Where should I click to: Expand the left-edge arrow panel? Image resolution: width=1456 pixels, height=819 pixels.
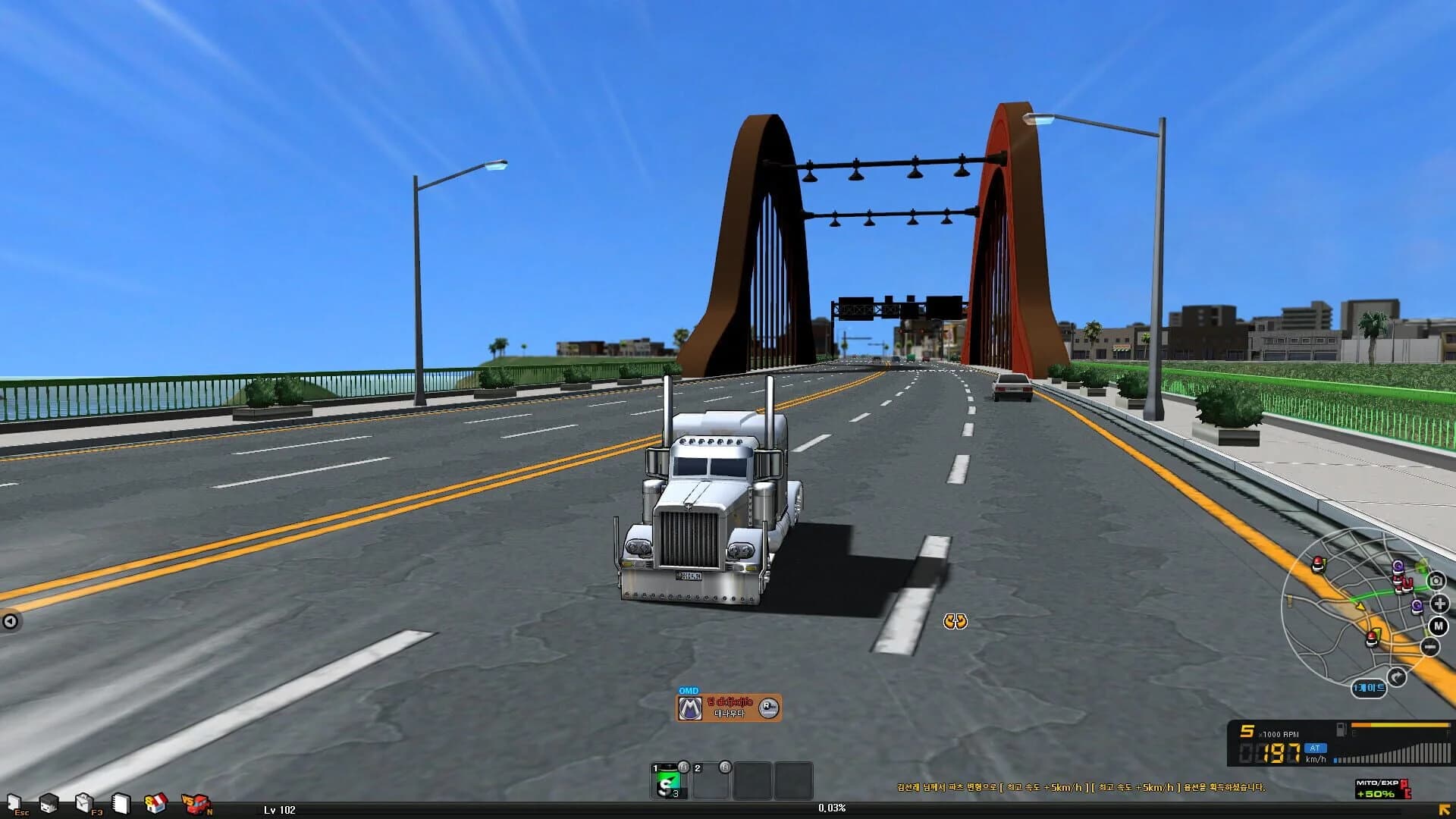pos(11,620)
